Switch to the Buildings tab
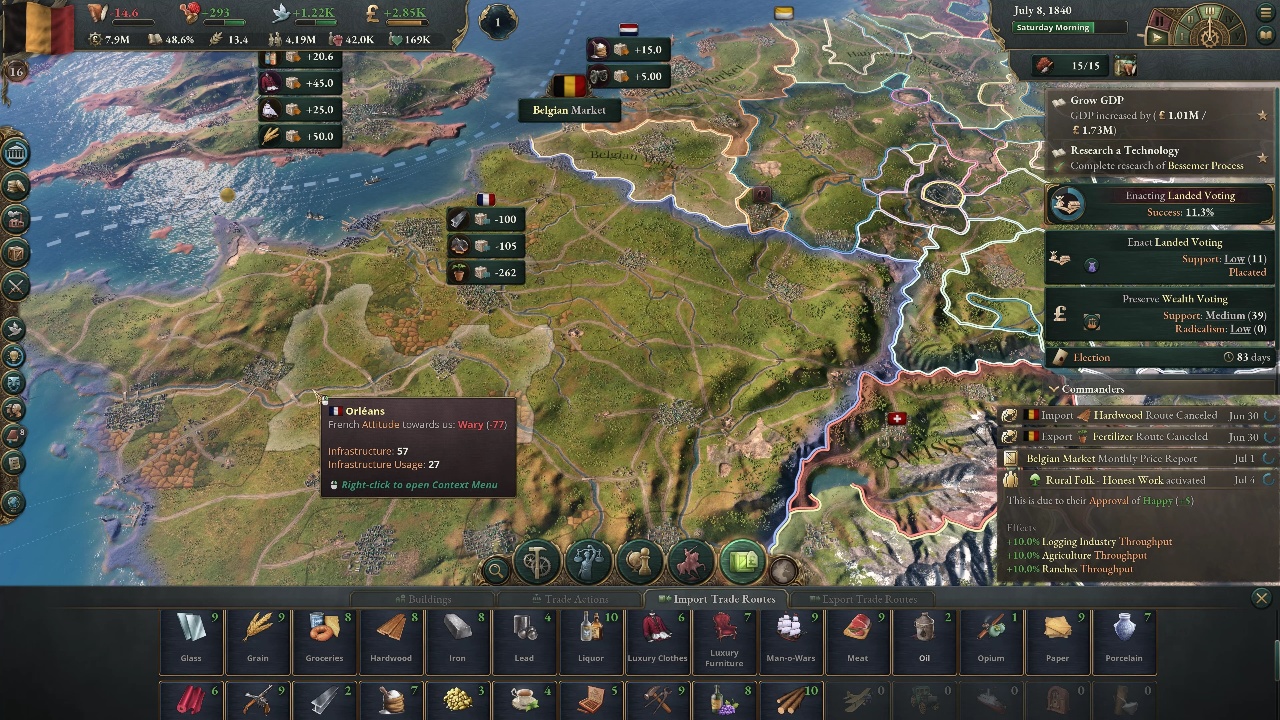This screenshot has height=720, width=1280. tap(427, 598)
